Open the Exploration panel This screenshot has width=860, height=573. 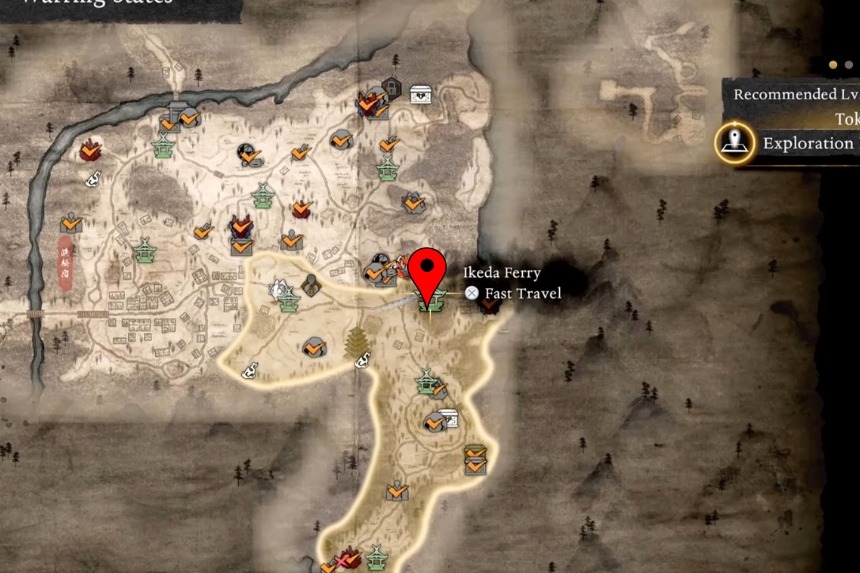[735, 143]
